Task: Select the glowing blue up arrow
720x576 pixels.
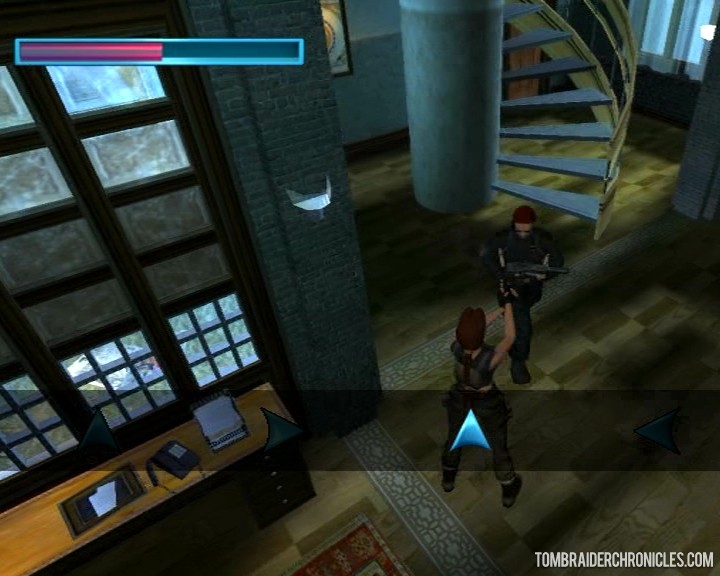Action: pyautogui.click(x=470, y=431)
